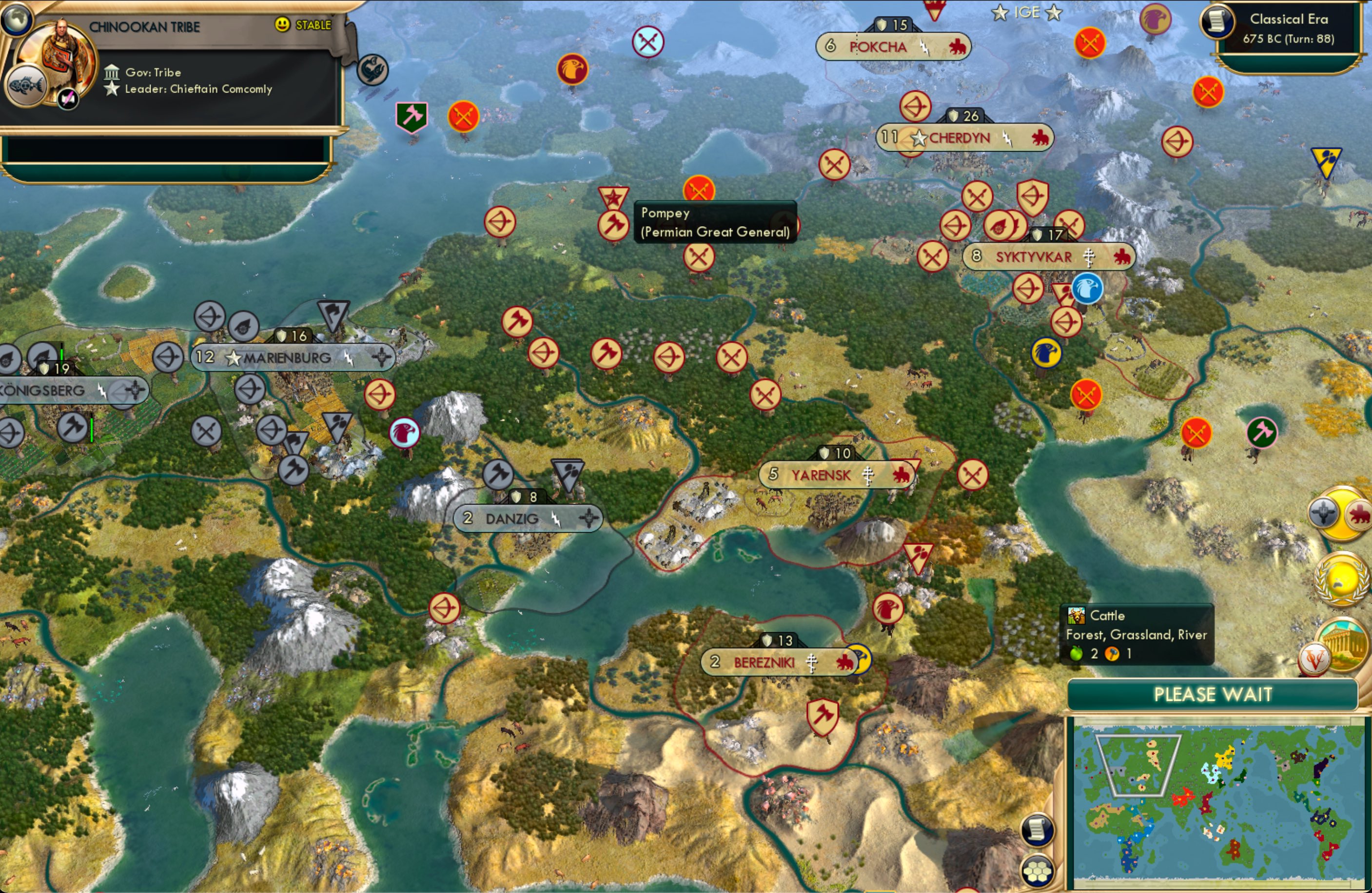Screen dimensions: 1372x893
Task: Click the happiness smiley beside STABLE
Action: [x=281, y=25]
